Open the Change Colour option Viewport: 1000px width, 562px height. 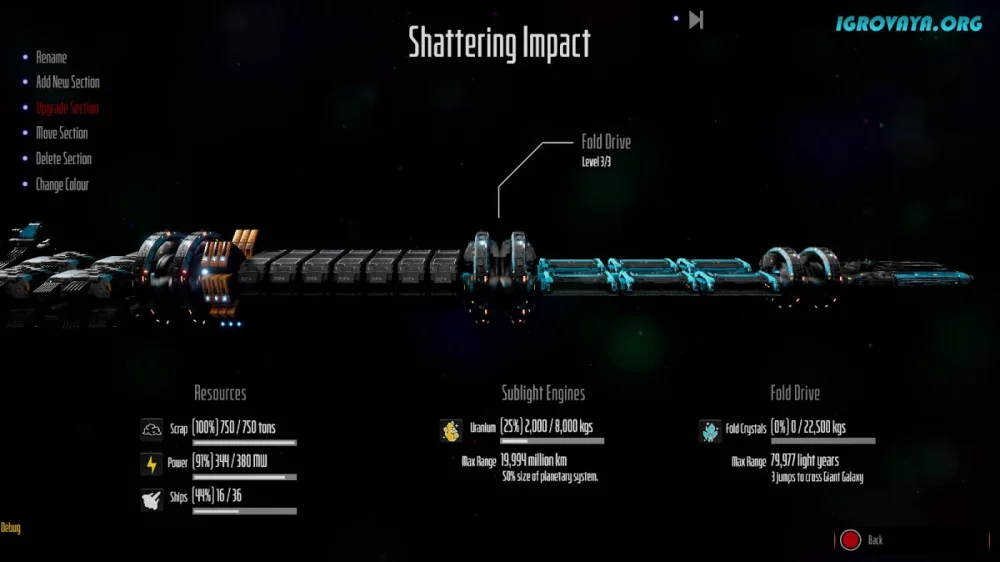(62, 185)
